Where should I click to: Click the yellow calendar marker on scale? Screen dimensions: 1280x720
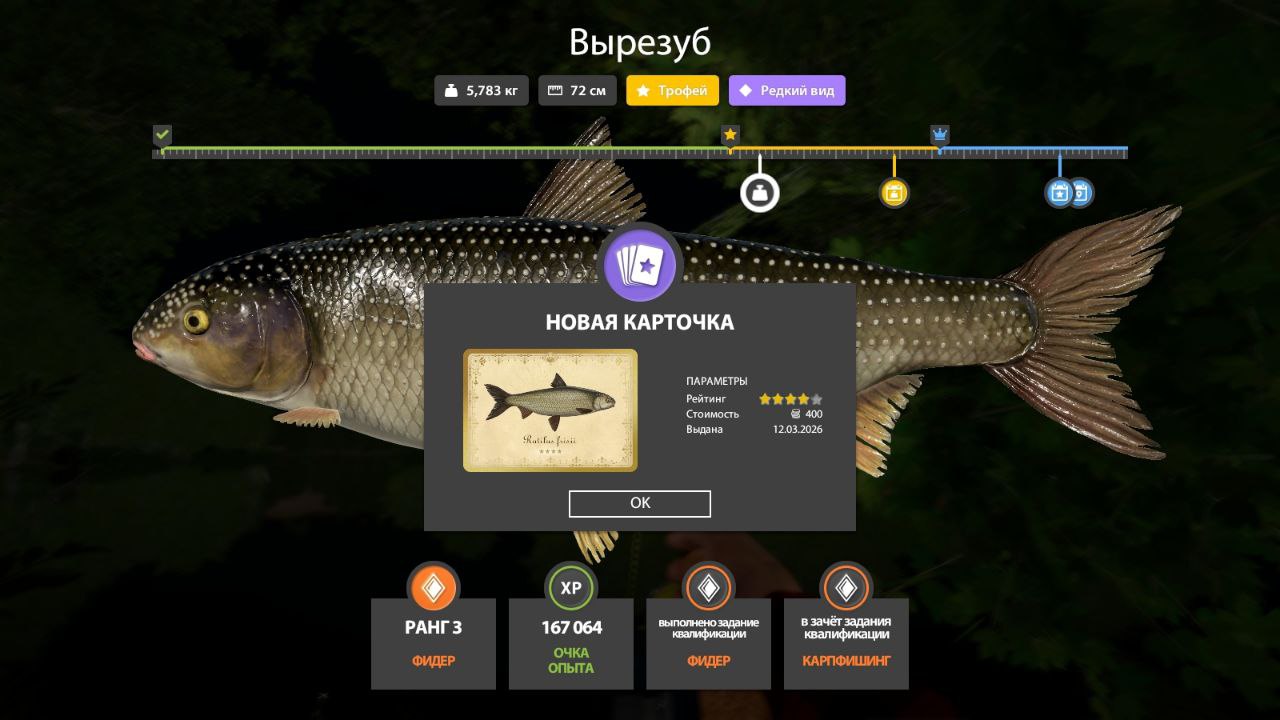point(894,192)
